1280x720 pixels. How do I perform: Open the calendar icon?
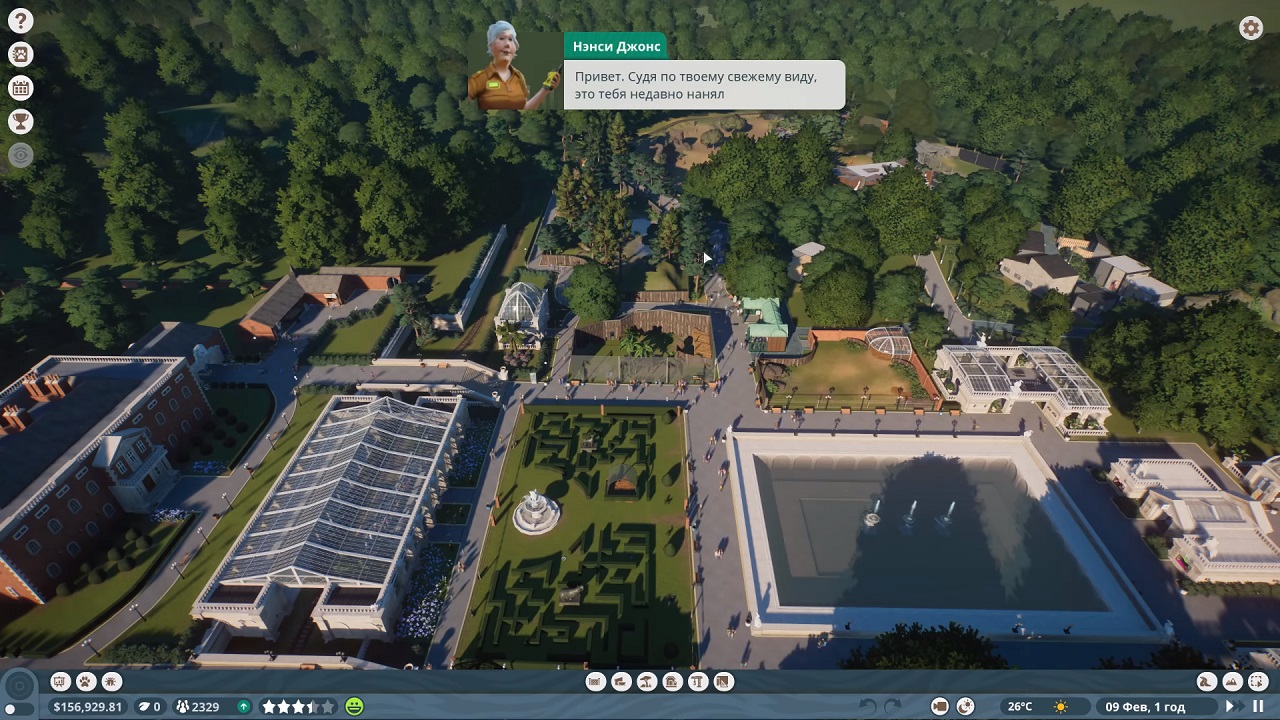pyautogui.click(x=20, y=88)
